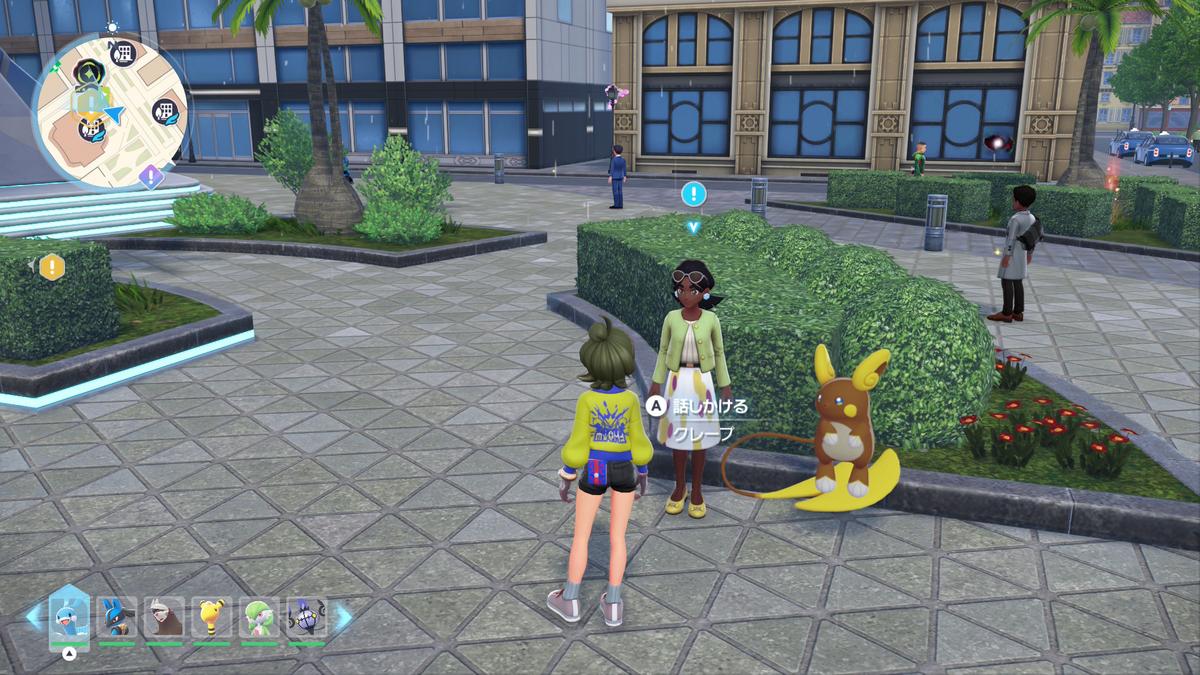
Task: Select Excadrill from the party bar
Action: pos(164,617)
